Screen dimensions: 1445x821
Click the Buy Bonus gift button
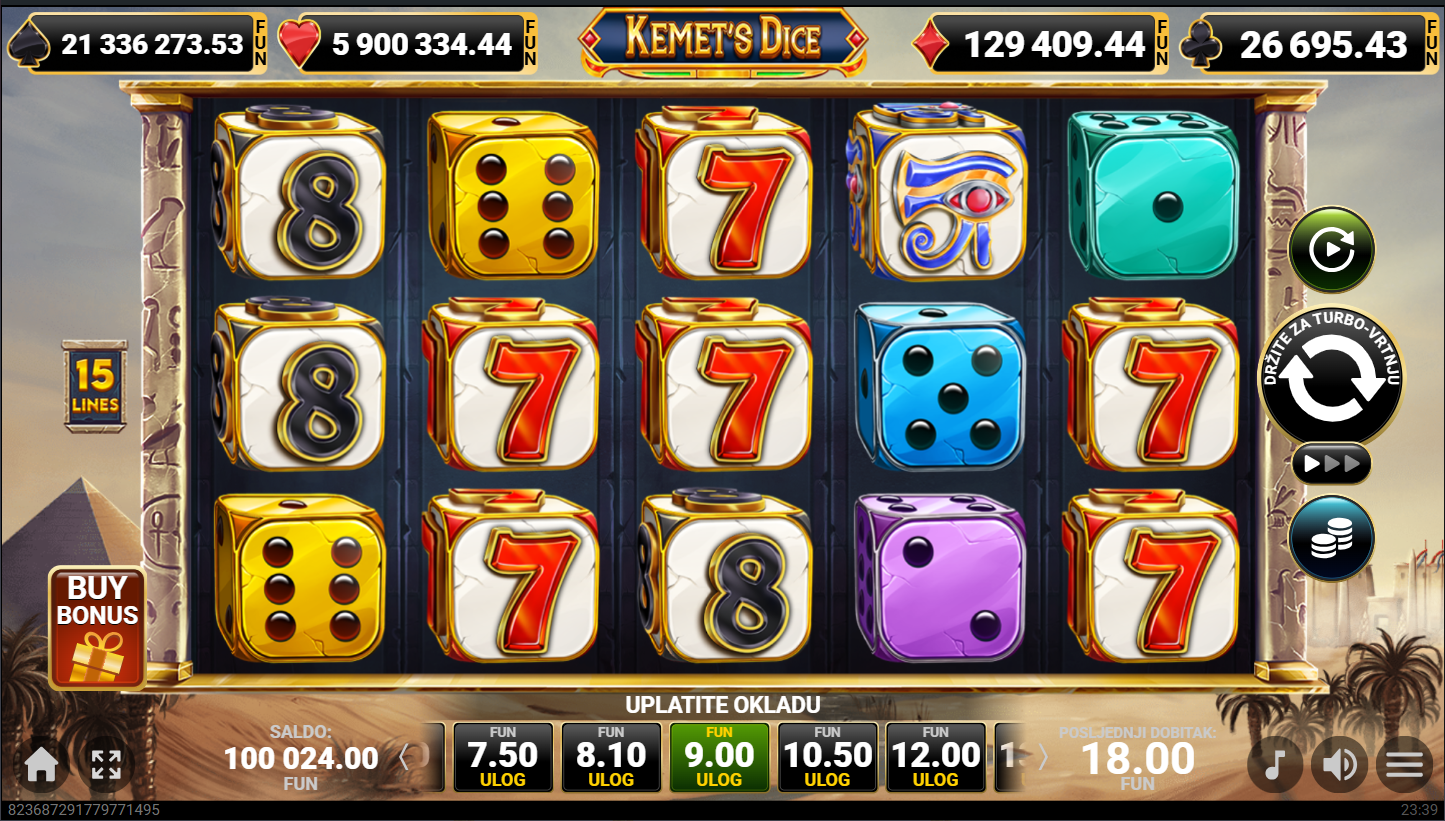click(97, 627)
